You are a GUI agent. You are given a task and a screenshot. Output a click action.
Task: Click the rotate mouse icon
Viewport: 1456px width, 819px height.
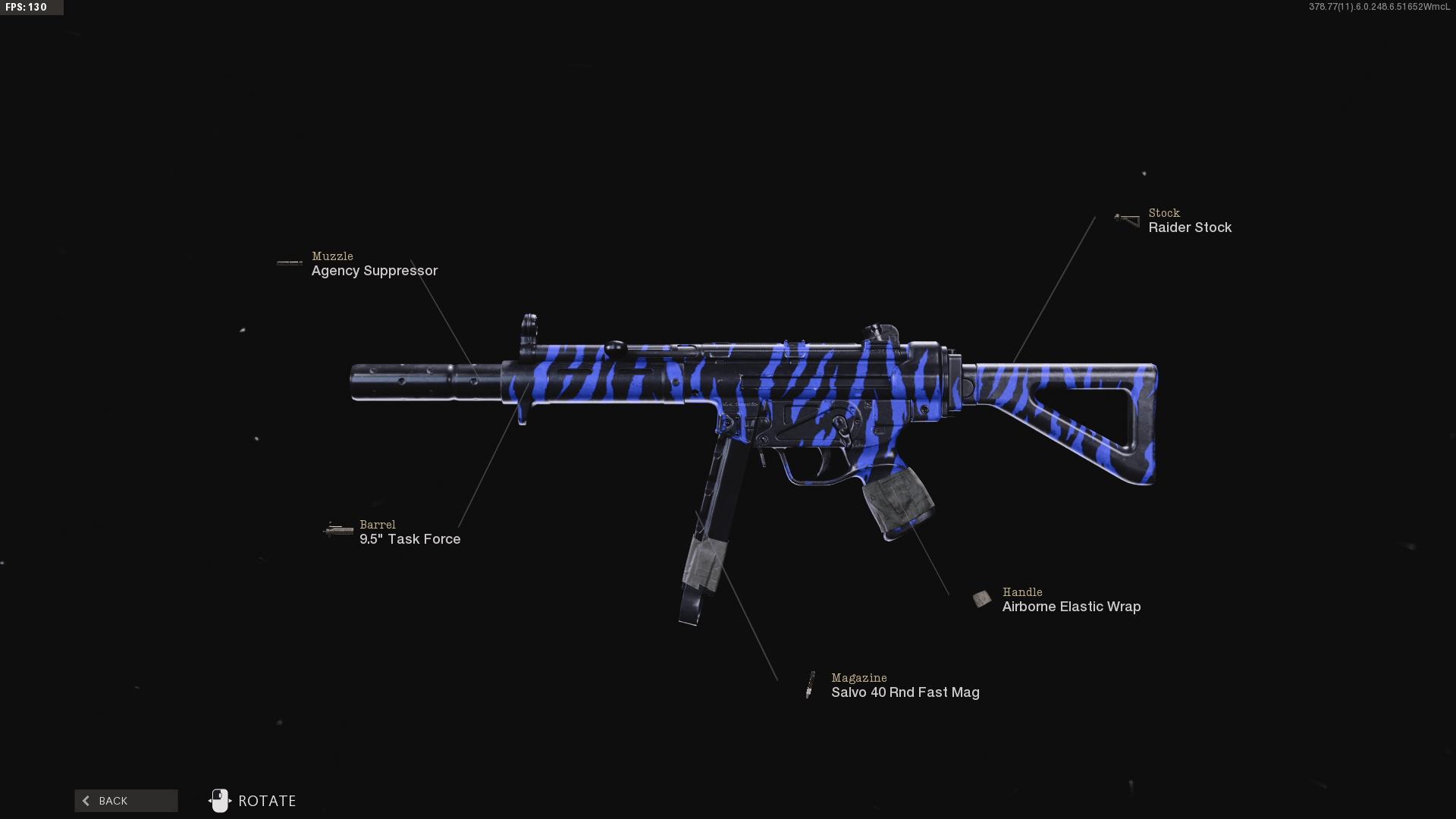pos(220,800)
